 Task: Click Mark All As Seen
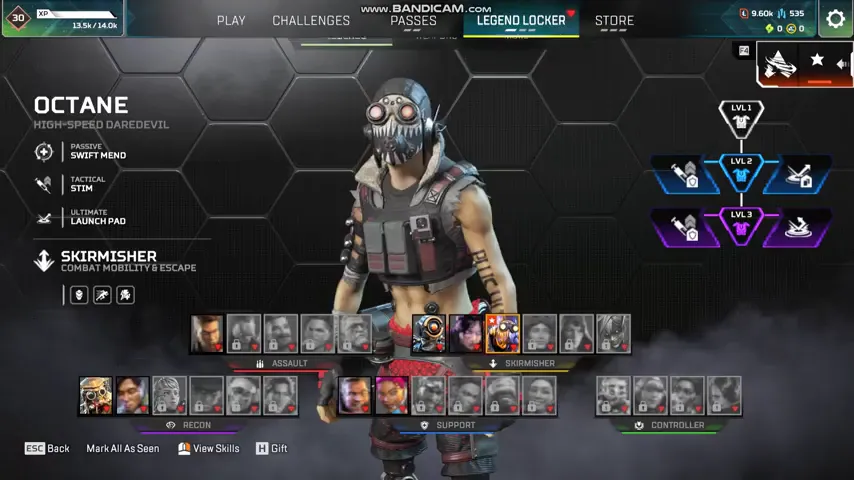(x=122, y=449)
